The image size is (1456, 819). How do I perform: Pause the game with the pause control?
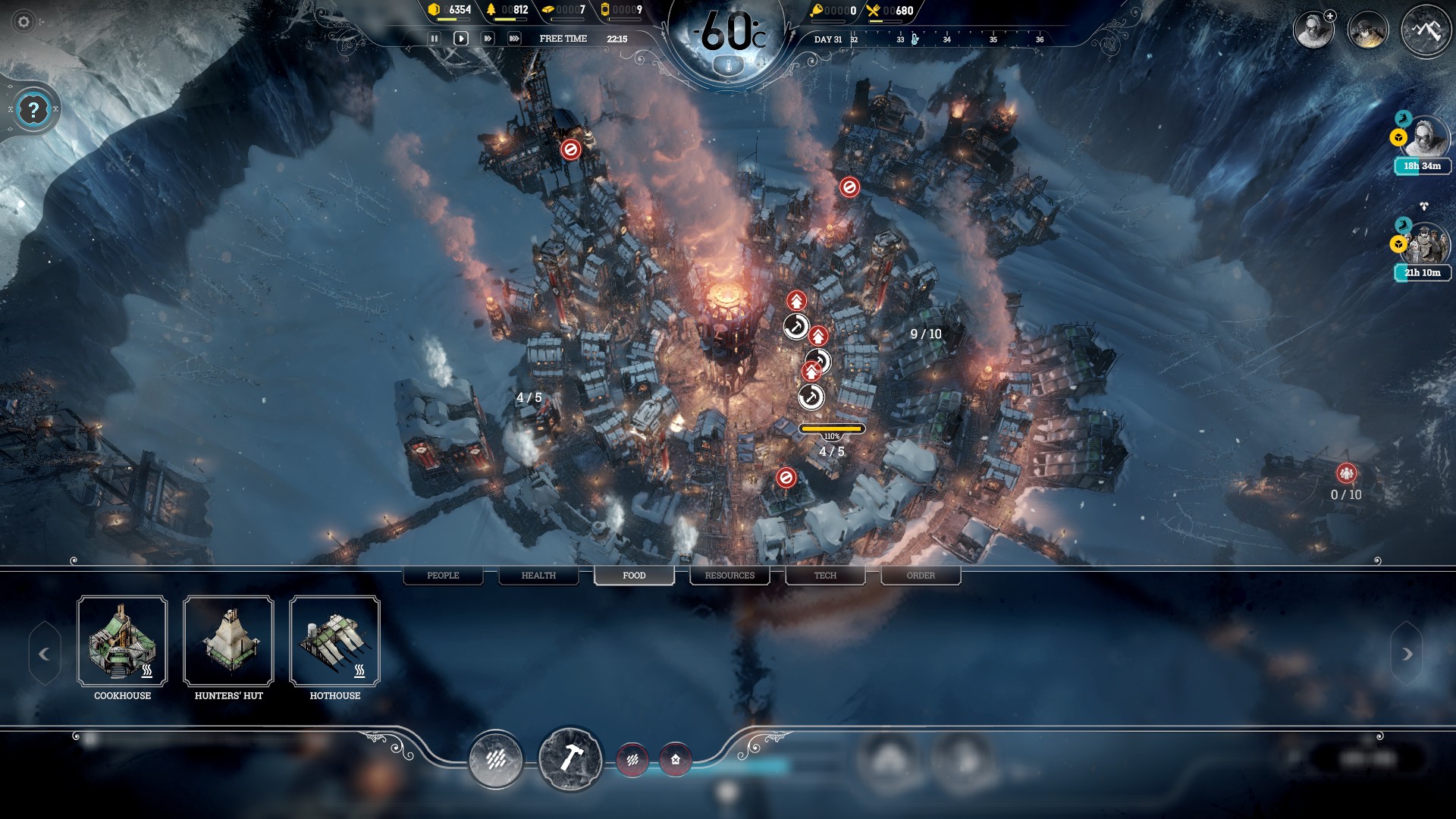(435, 36)
